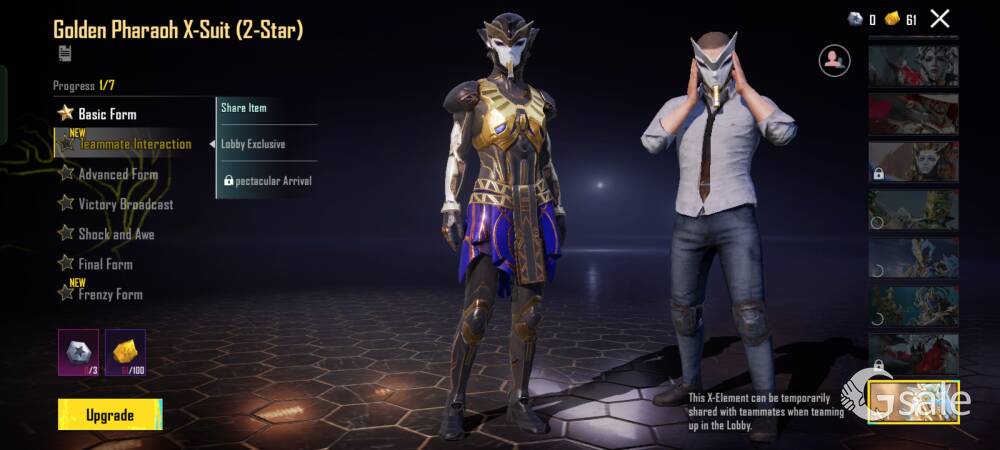Choose the Advanced Form stage

pyautogui.click(x=118, y=174)
